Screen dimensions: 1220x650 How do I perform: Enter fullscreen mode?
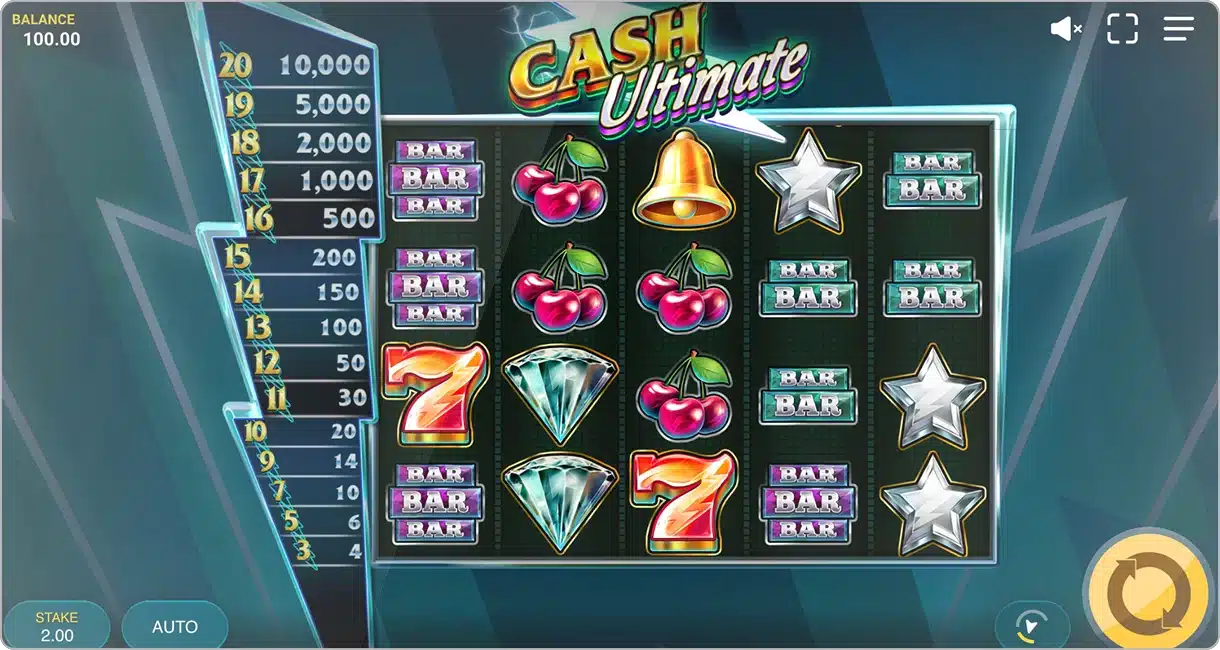coord(1122,29)
